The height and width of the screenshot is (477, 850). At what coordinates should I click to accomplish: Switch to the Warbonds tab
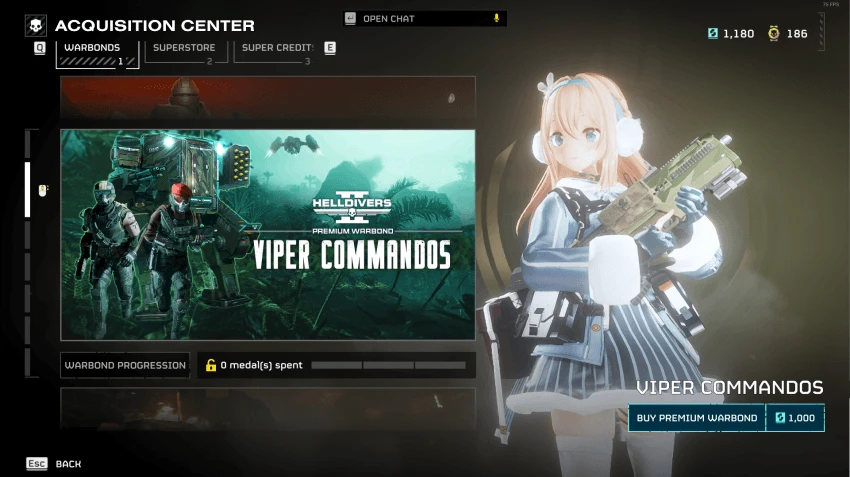pyautogui.click(x=97, y=51)
